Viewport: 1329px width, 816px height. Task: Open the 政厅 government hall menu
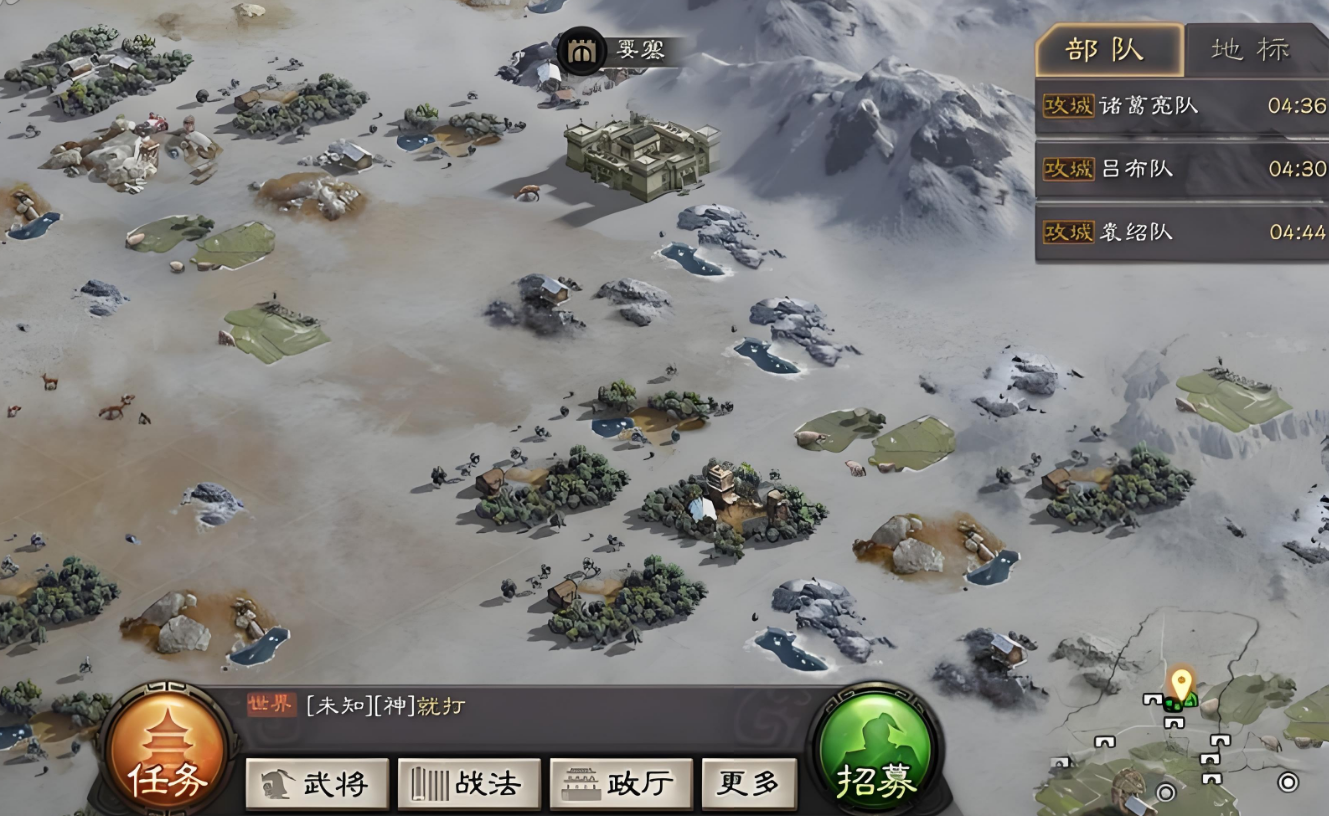point(621,784)
